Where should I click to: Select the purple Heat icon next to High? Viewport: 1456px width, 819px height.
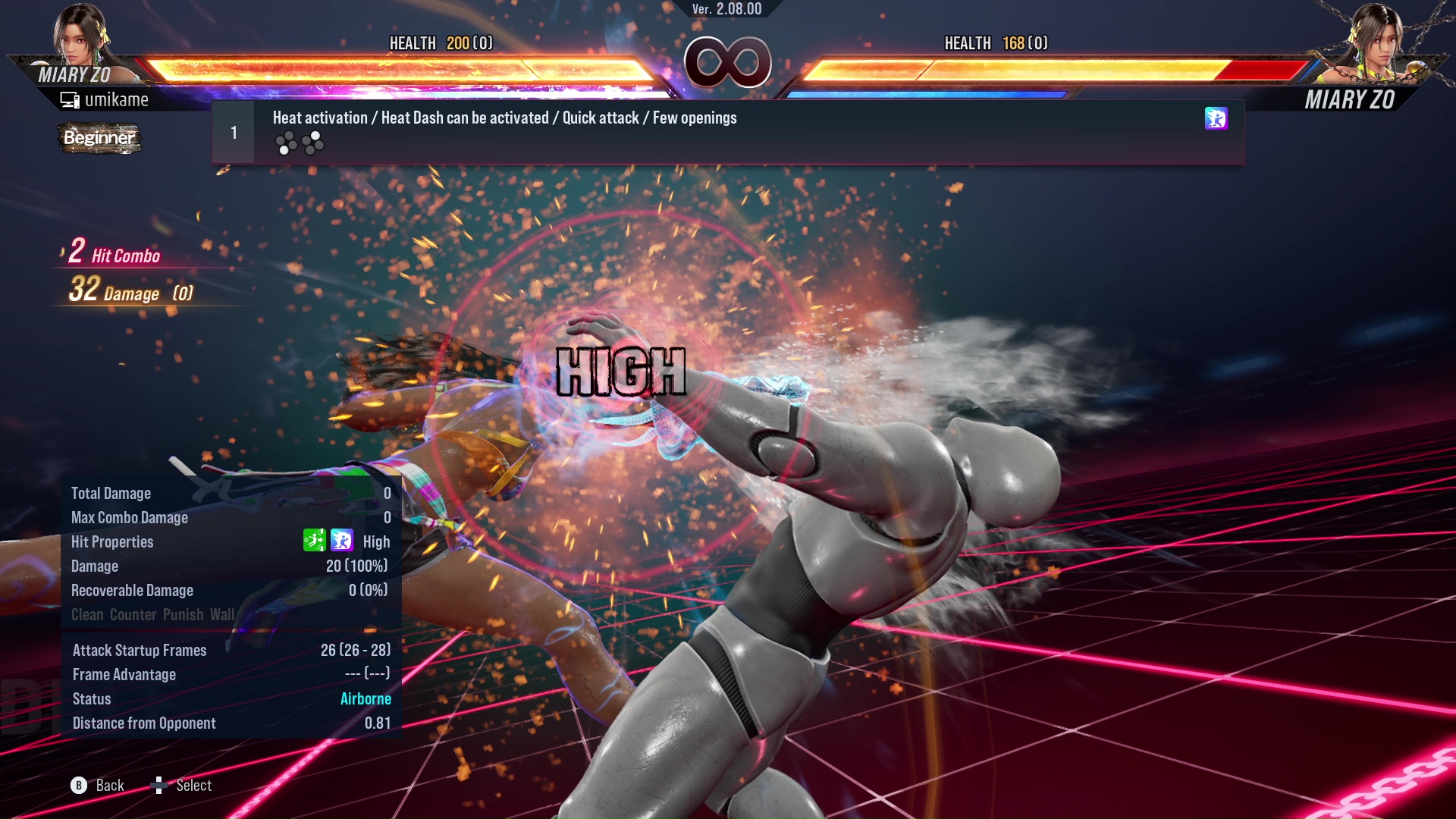340,541
